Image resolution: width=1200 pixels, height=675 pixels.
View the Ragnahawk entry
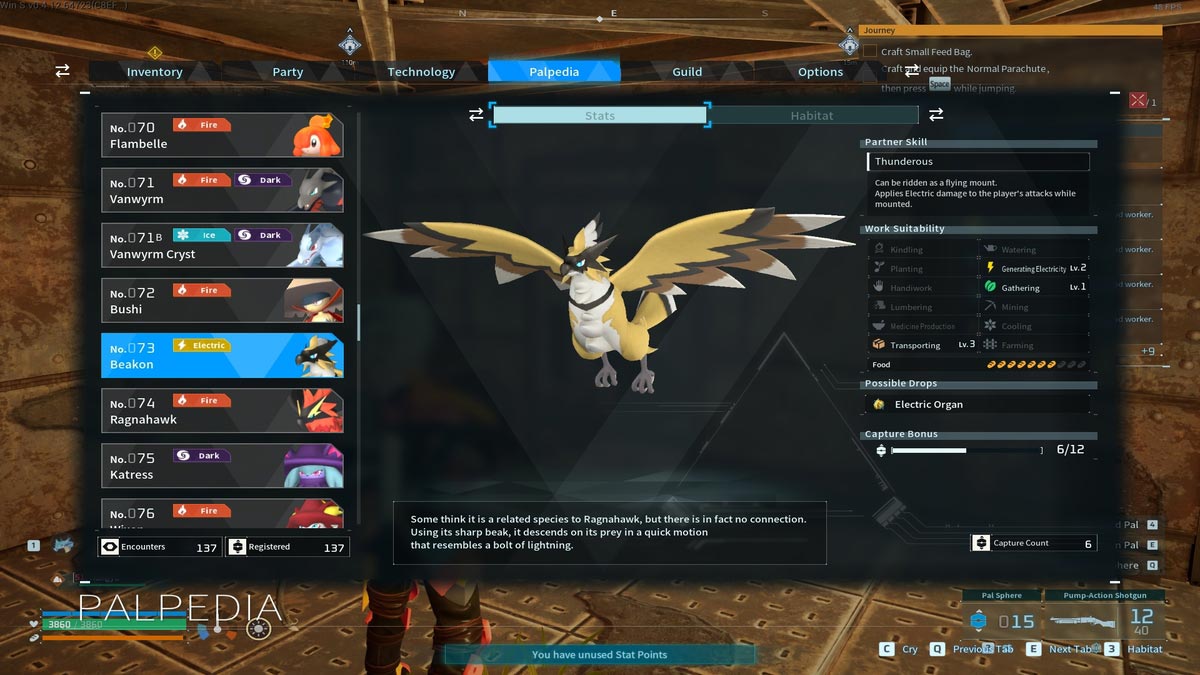point(222,410)
